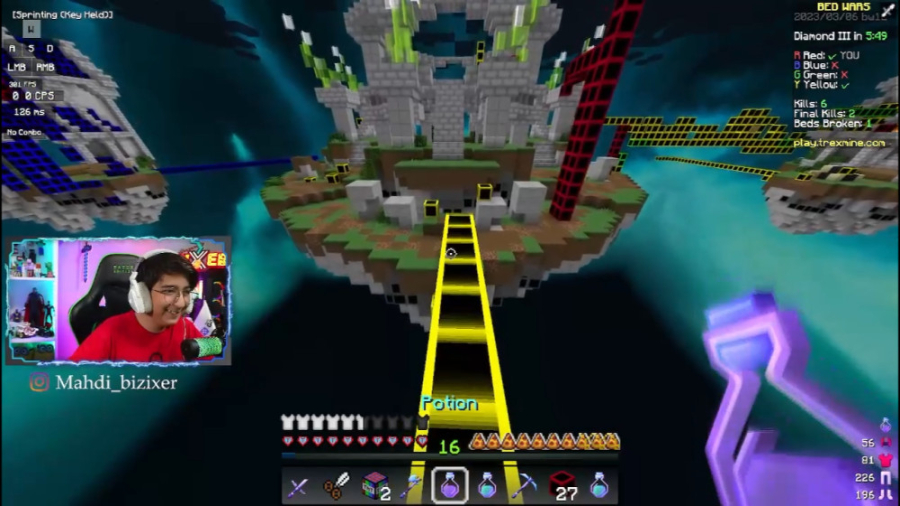
Task: Select the axe in the hotbar
Action: click(411, 487)
